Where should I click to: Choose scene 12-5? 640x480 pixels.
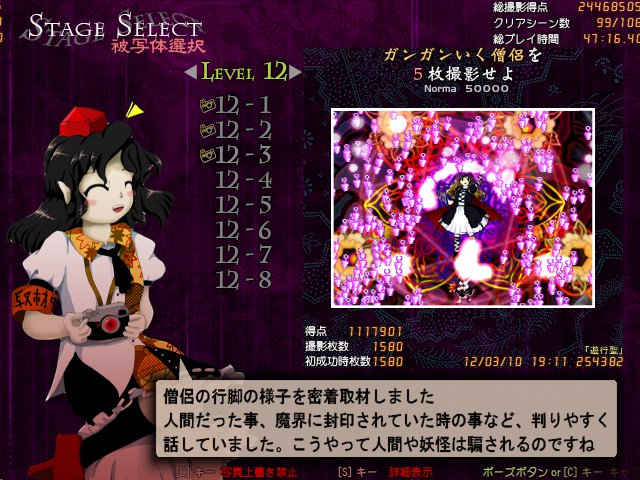pyautogui.click(x=243, y=205)
